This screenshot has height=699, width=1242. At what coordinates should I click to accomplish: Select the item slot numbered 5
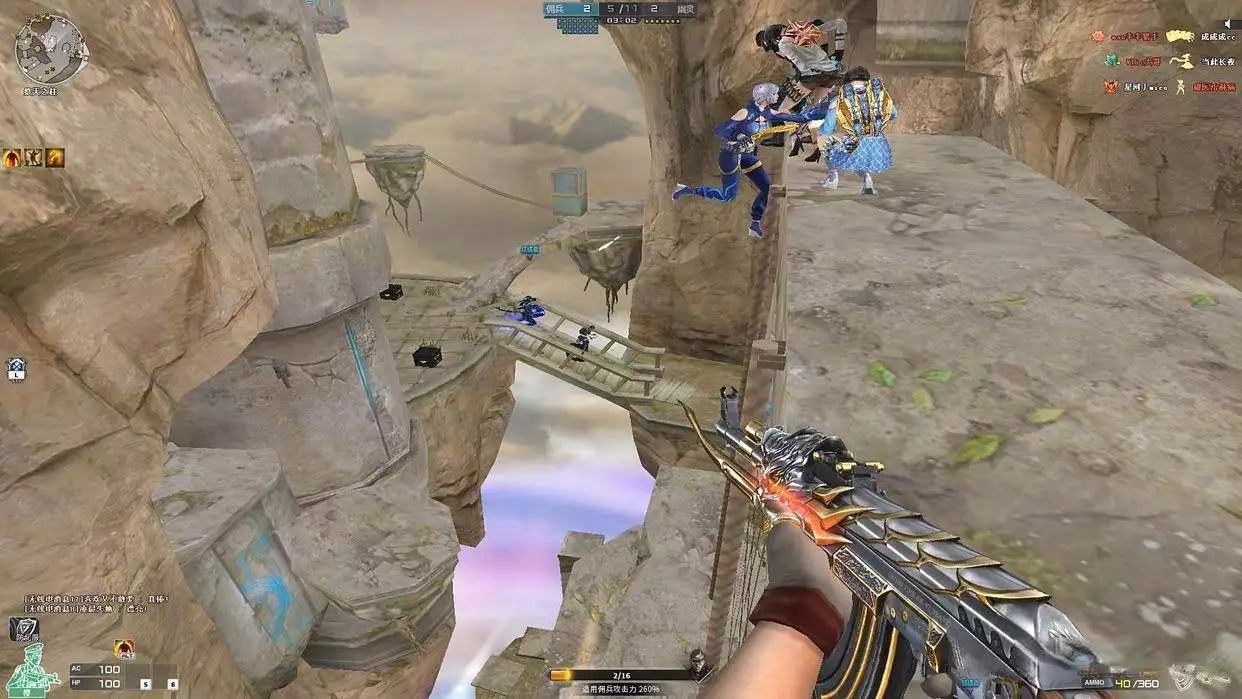click(145, 684)
